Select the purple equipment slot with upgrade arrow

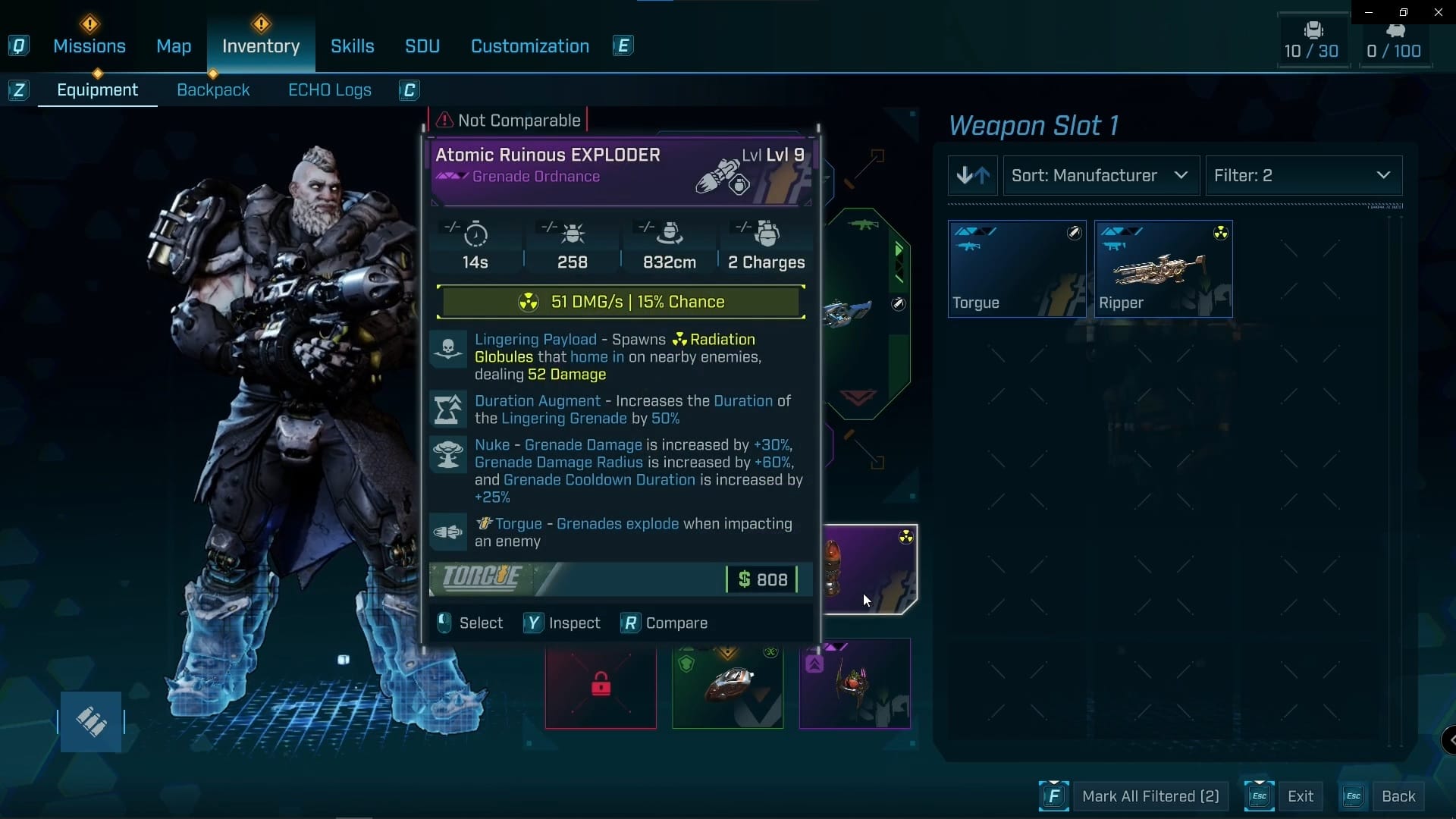(x=855, y=685)
